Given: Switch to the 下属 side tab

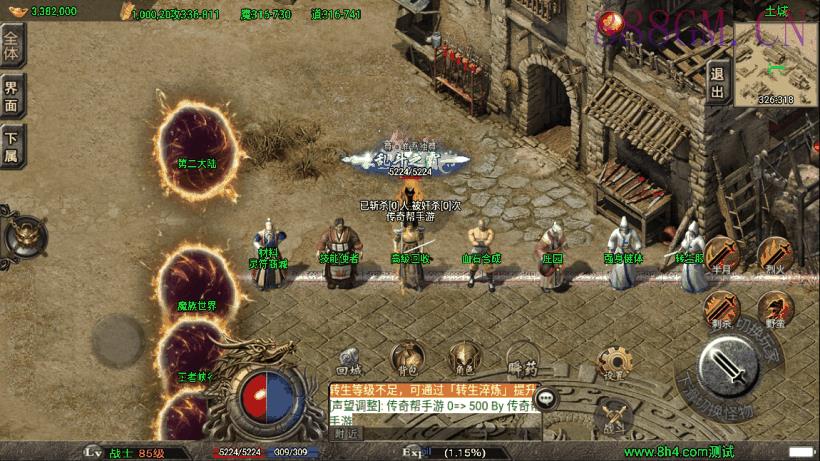Looking at the screenshot, I should 12,147.
